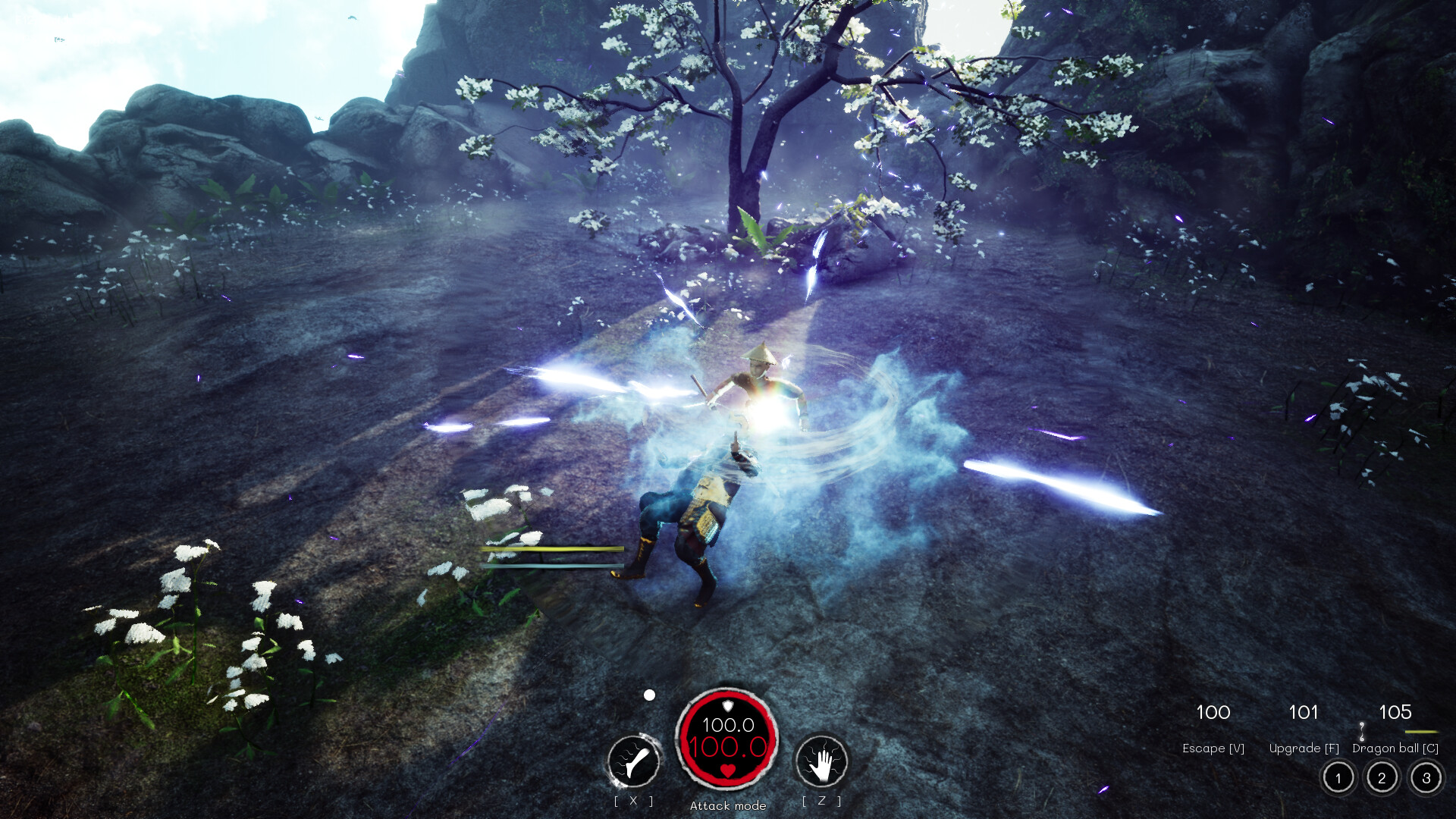Expand the Escape [V] option
This screenshot has width=1456, height=819.
point(1213,748)
